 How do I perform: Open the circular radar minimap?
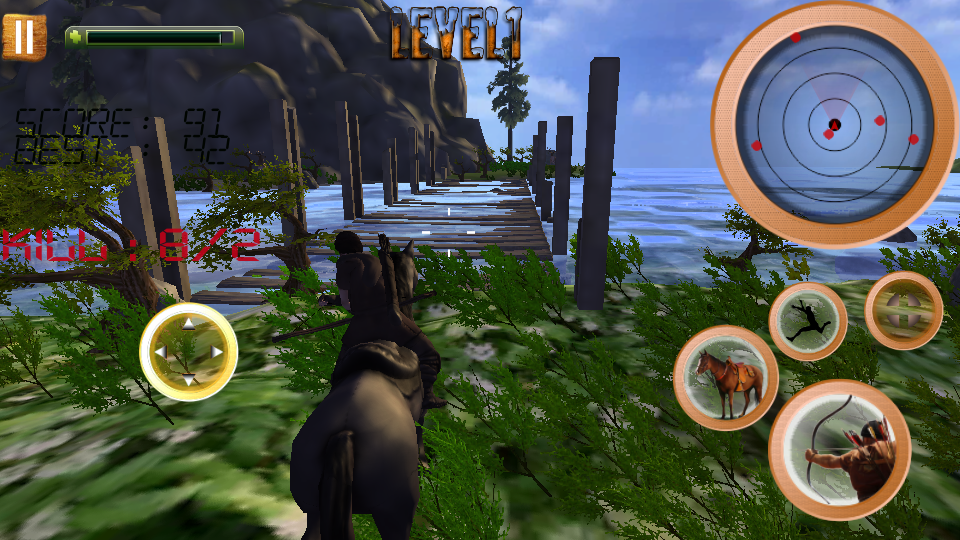coord(834,124)
